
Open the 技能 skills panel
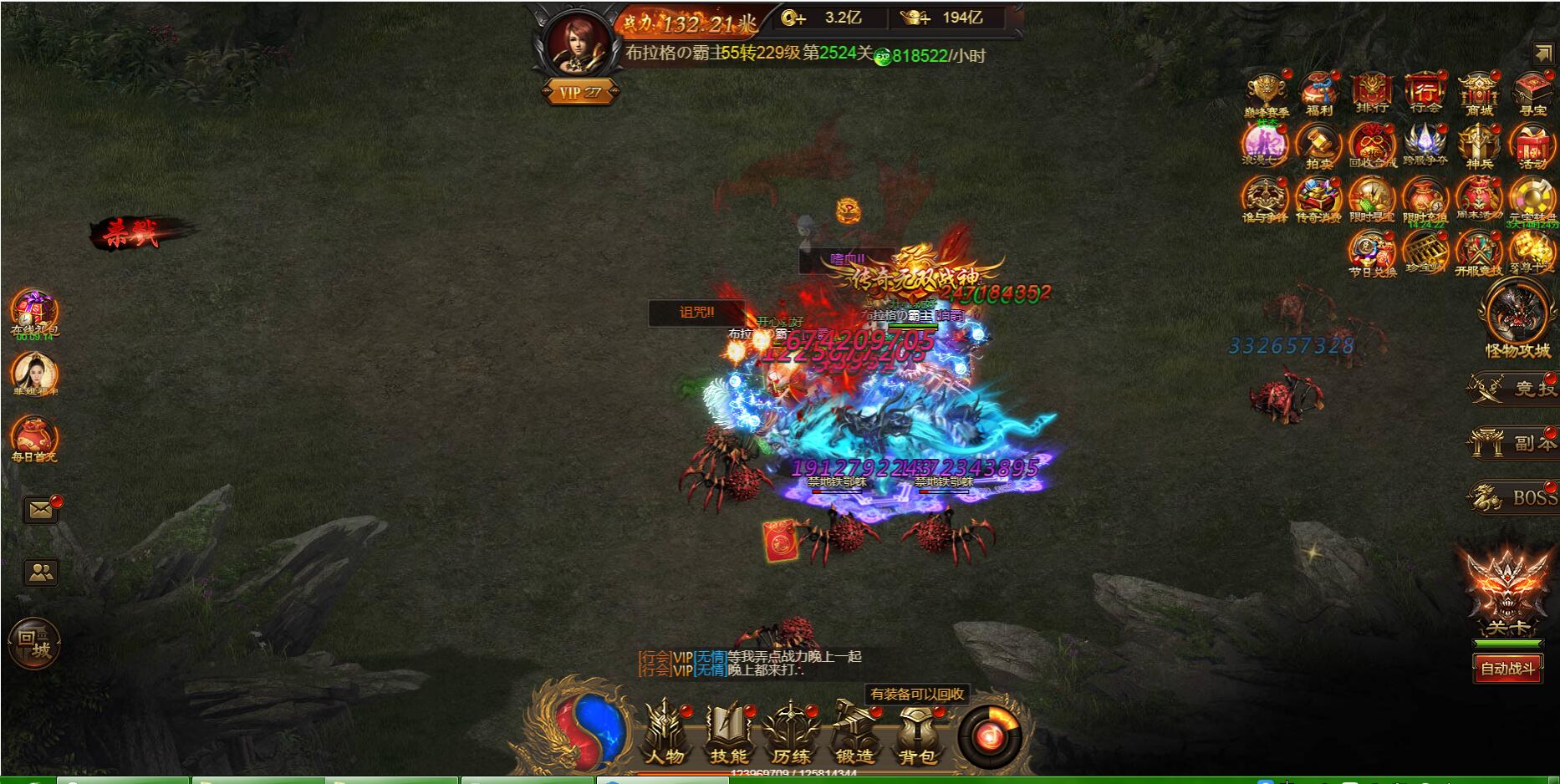728,734
